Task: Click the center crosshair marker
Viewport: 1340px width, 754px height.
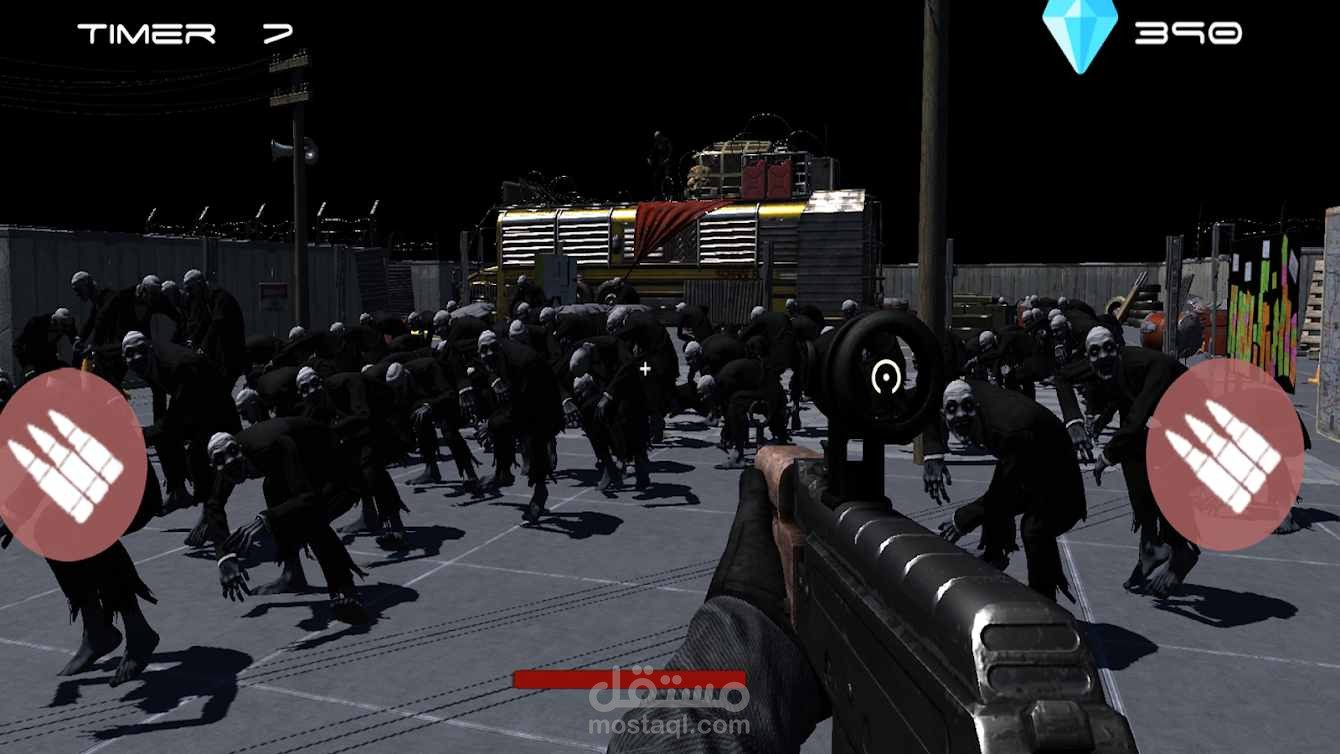Action: (645, 368)
